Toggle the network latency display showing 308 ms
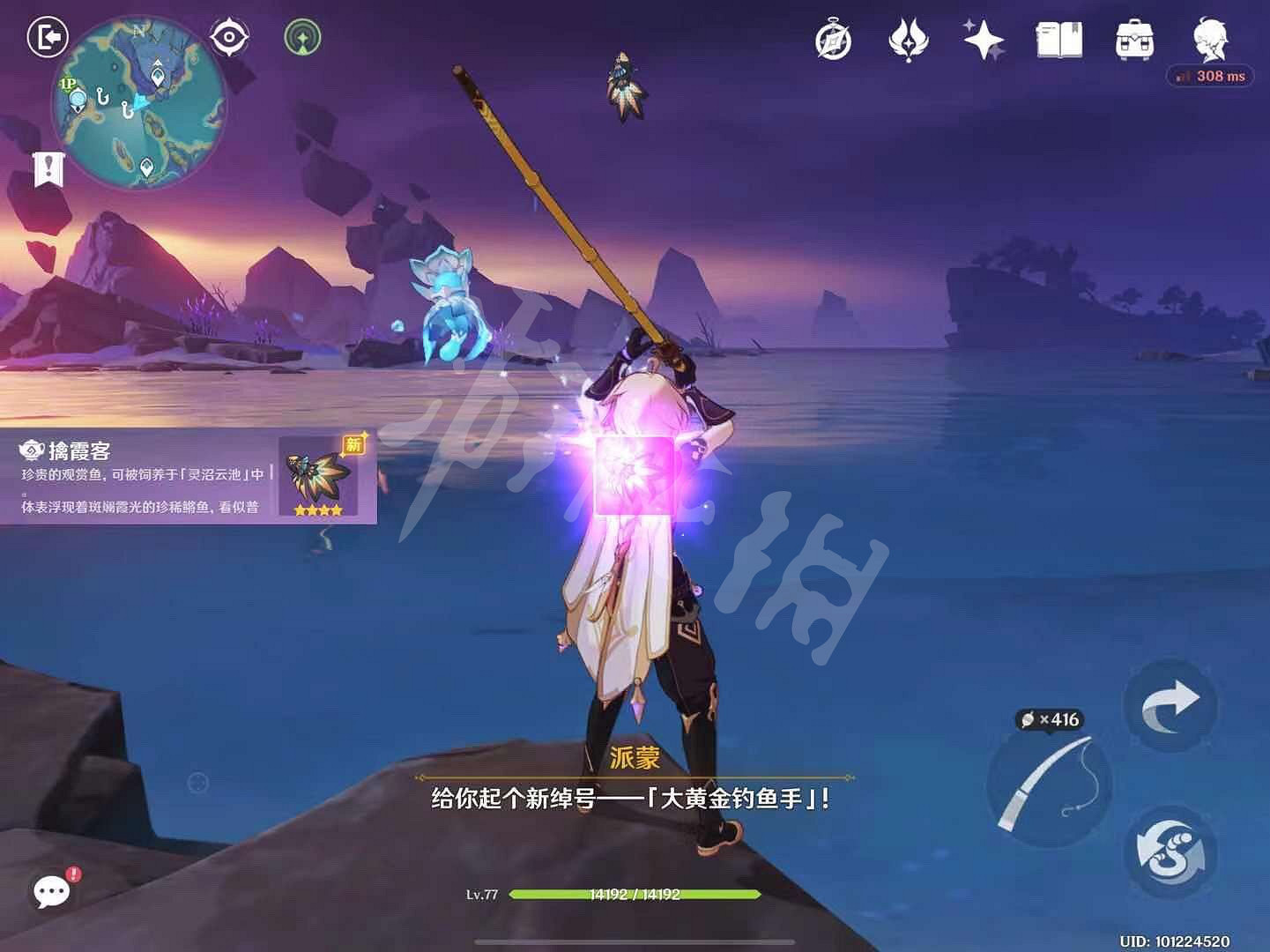1270x952 pixels. point(1212,76)
